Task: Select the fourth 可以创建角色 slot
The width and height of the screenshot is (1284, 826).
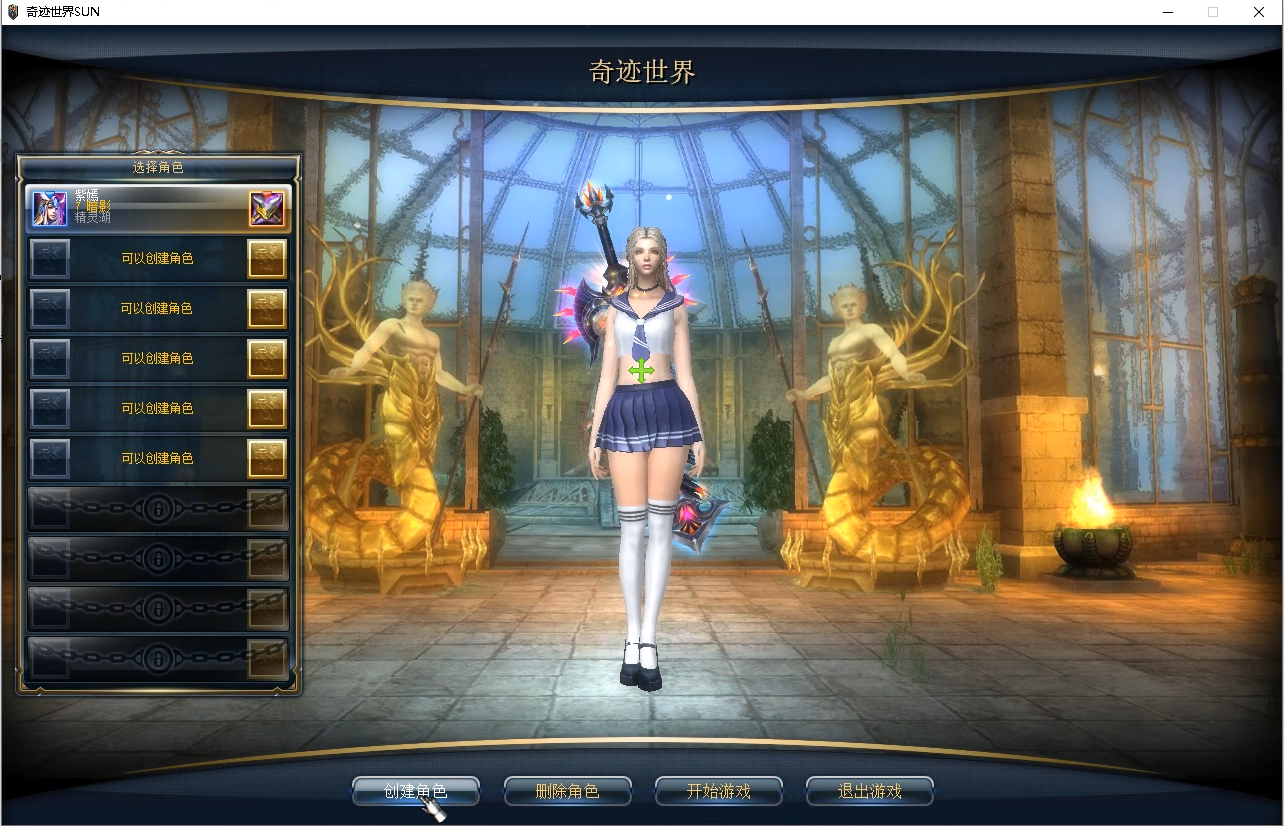Action: (158, 407)
